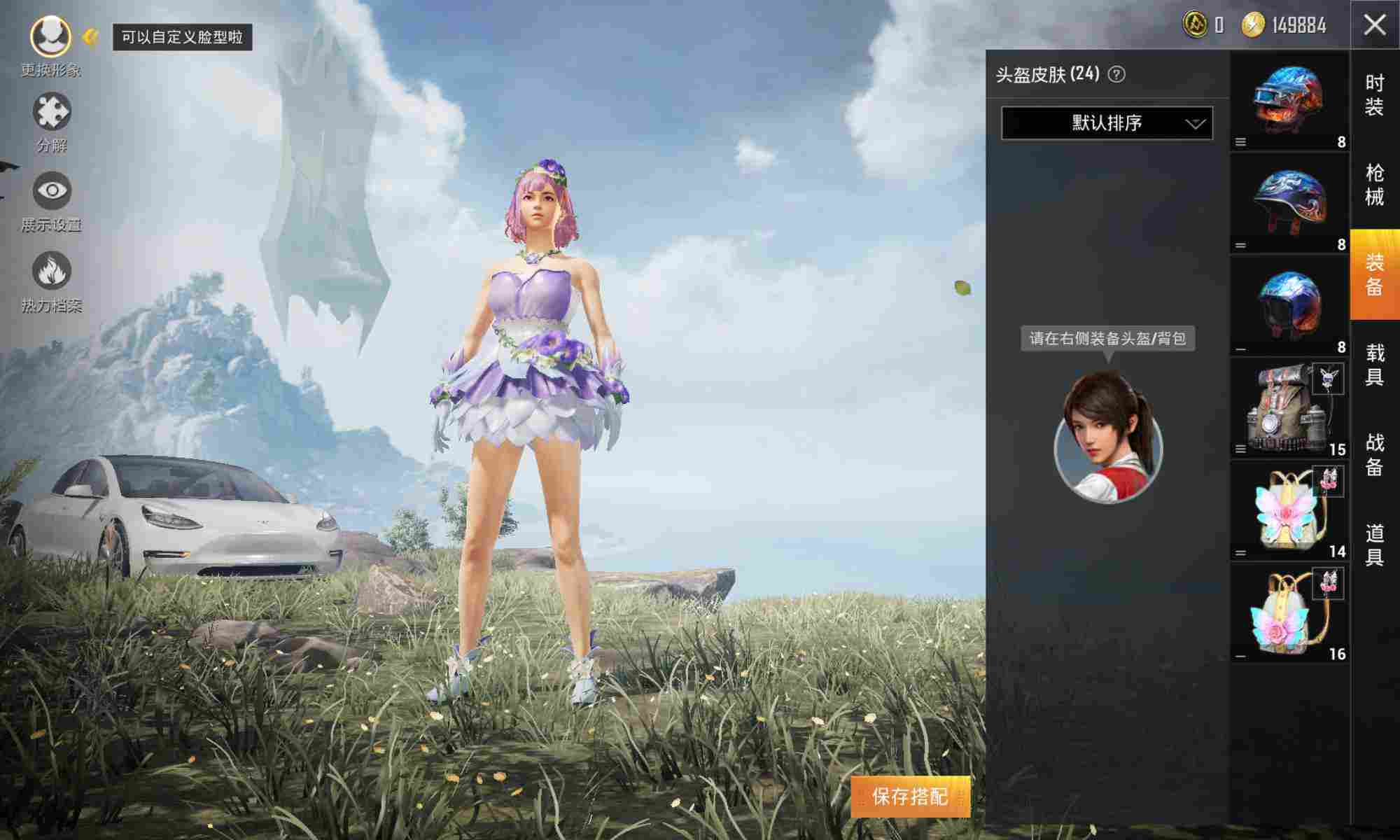Choose the blue flame motorcycle helmet skin
The image size is (1400, 840).
pos(1289,203)
